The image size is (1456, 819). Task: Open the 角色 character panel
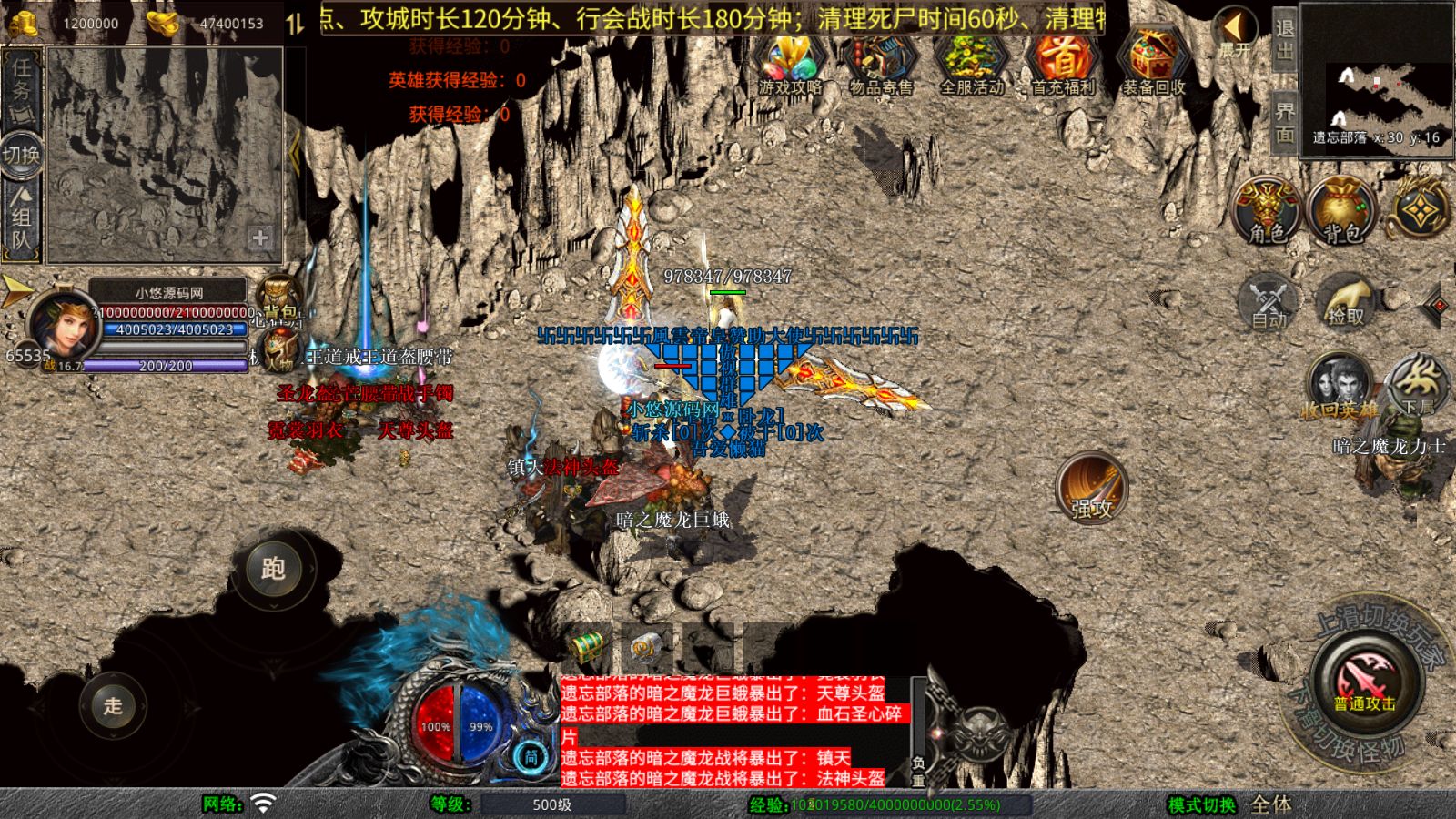point(1266,211)
